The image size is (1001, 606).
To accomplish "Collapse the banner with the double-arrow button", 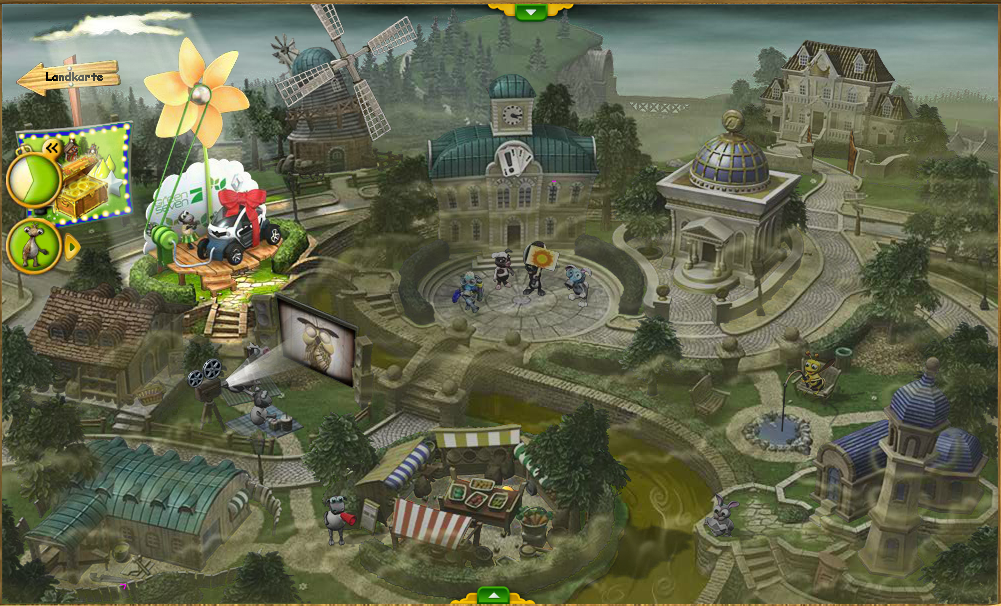I will pos(51,148).
